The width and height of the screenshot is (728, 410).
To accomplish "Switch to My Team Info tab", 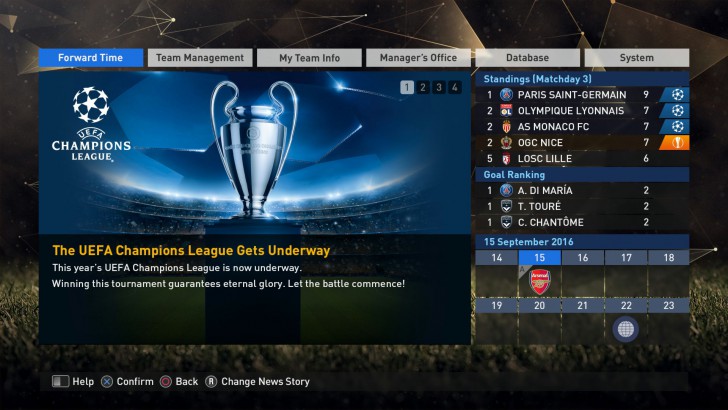I will pos(309,58).
